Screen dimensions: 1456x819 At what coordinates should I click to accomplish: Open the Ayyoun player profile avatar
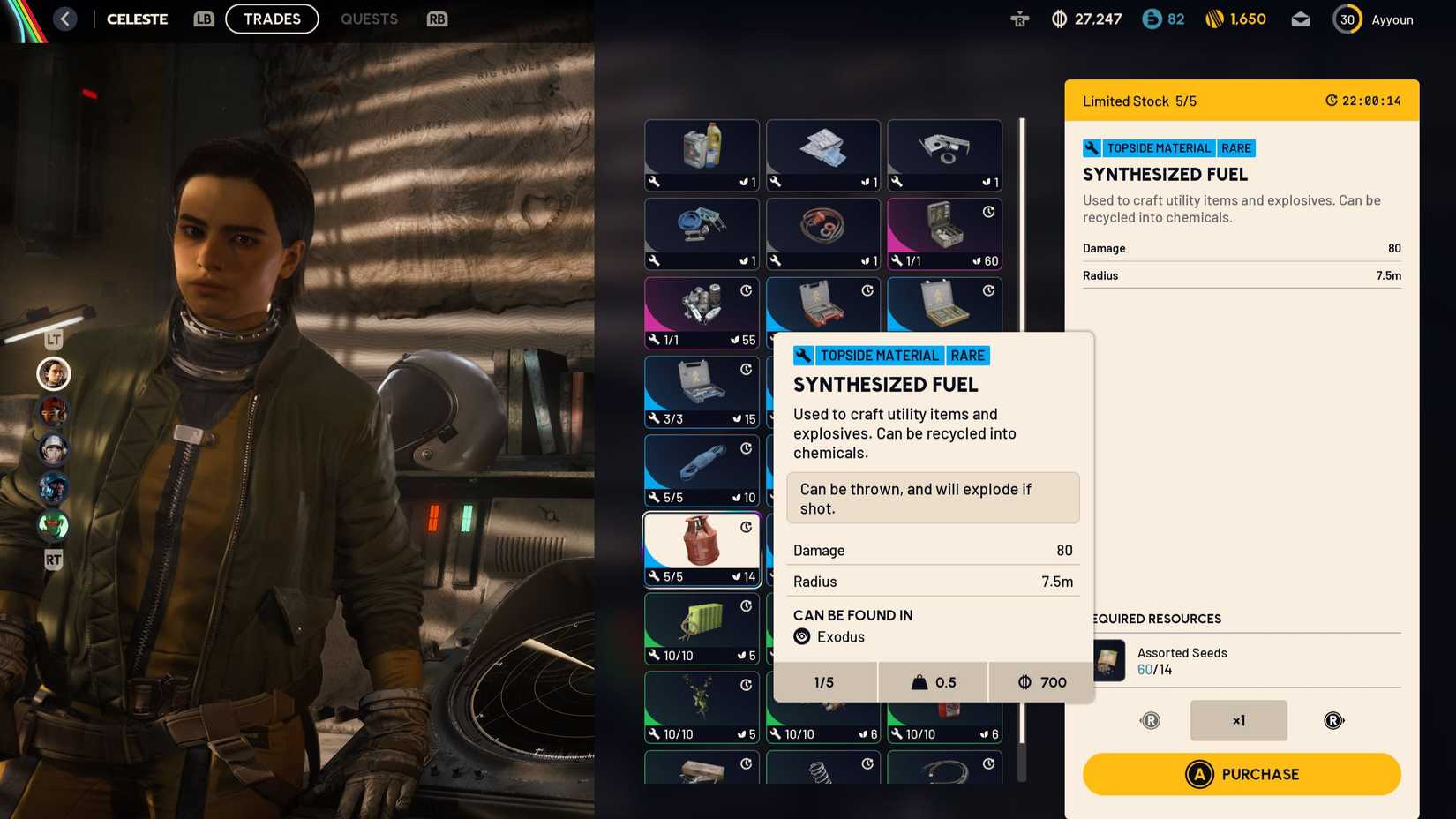coord(1347,19)
